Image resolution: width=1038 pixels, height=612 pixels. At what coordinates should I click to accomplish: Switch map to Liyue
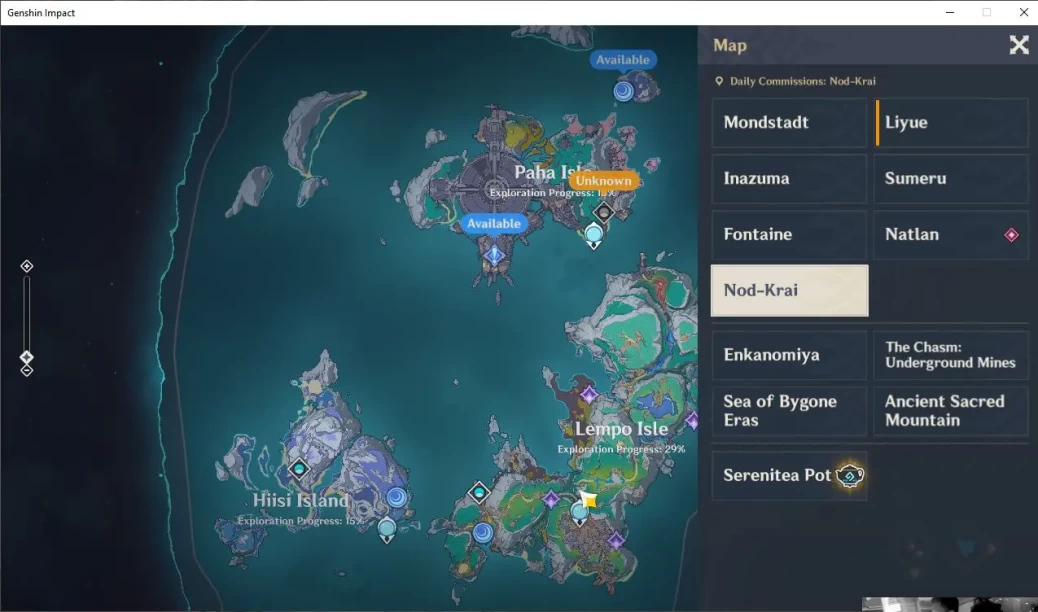coord(951,123)
